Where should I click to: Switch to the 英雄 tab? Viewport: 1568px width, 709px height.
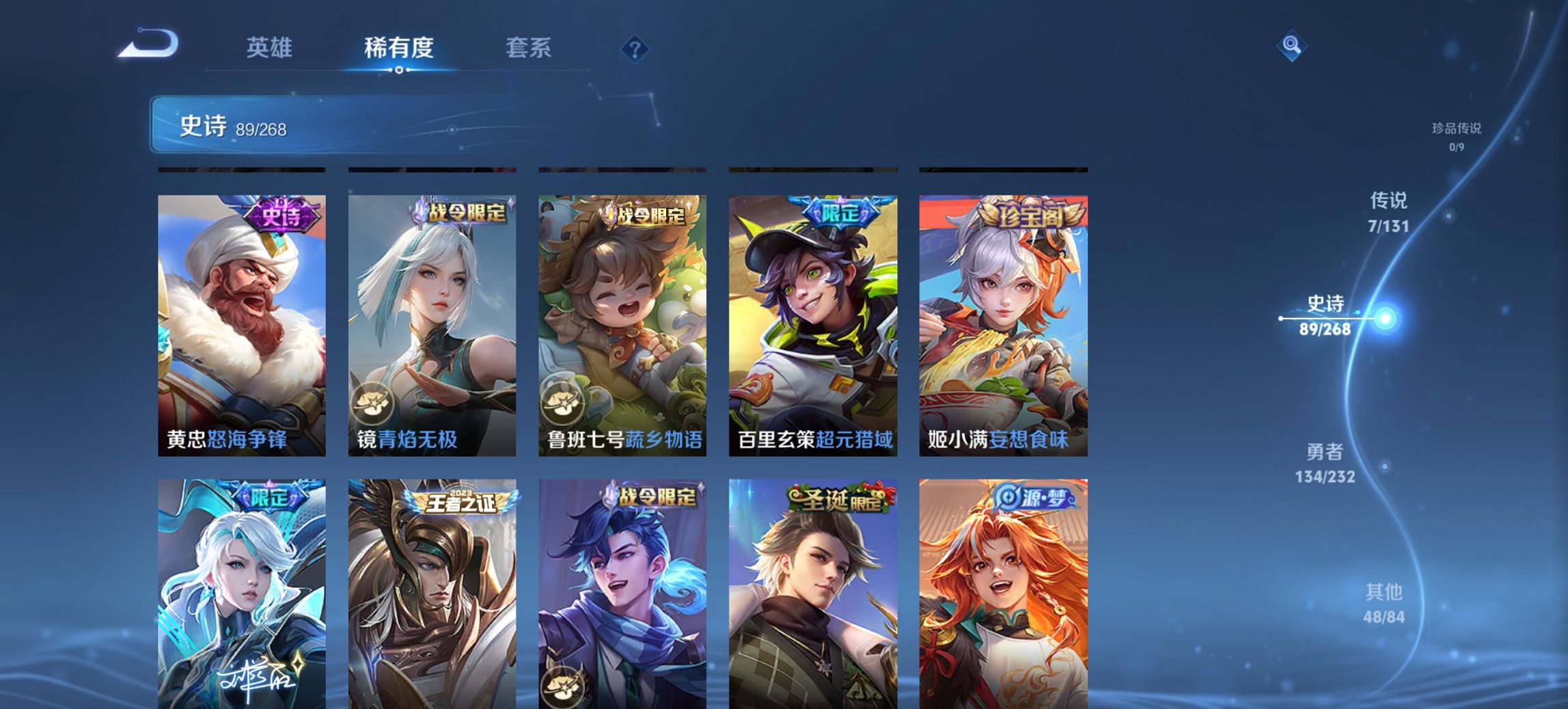271,48
